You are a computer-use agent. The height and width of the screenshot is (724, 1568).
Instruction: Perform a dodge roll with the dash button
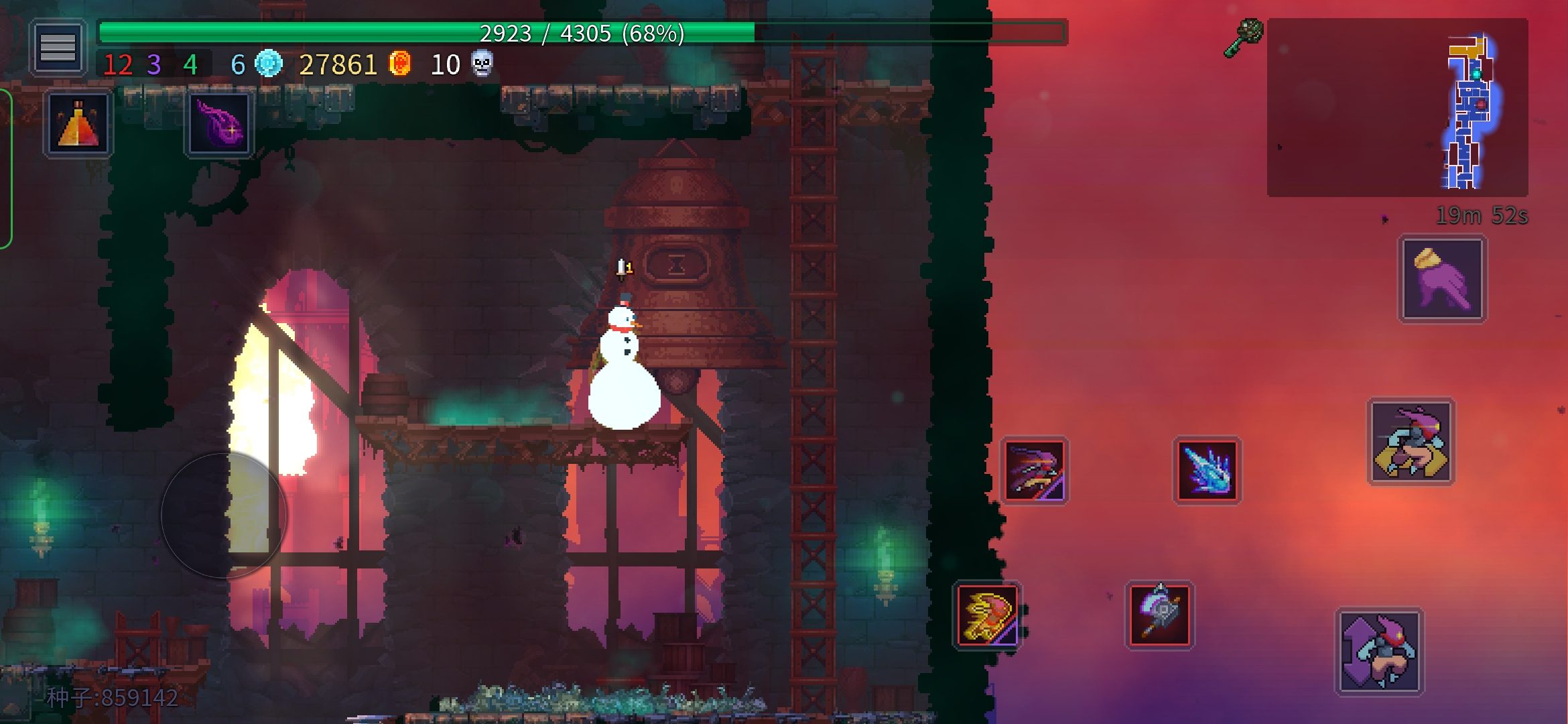tap(1411, 442)
